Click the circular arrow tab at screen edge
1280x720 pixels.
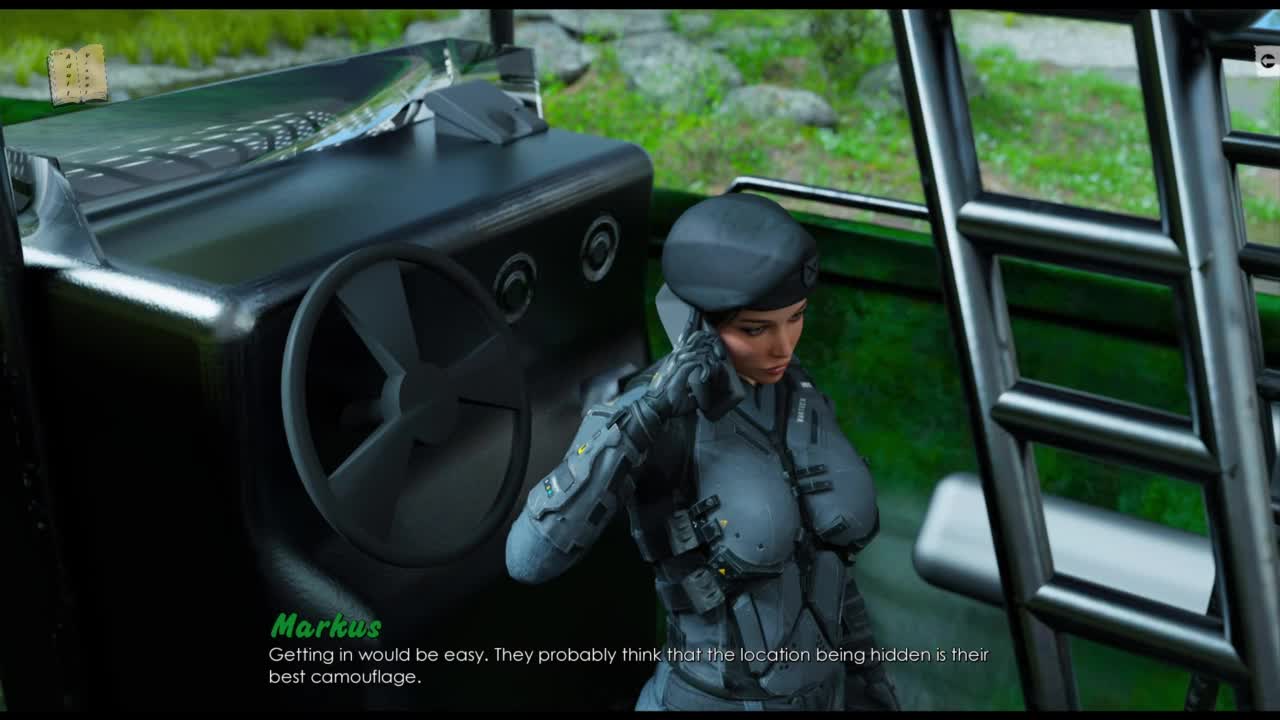pos(1268,62)
